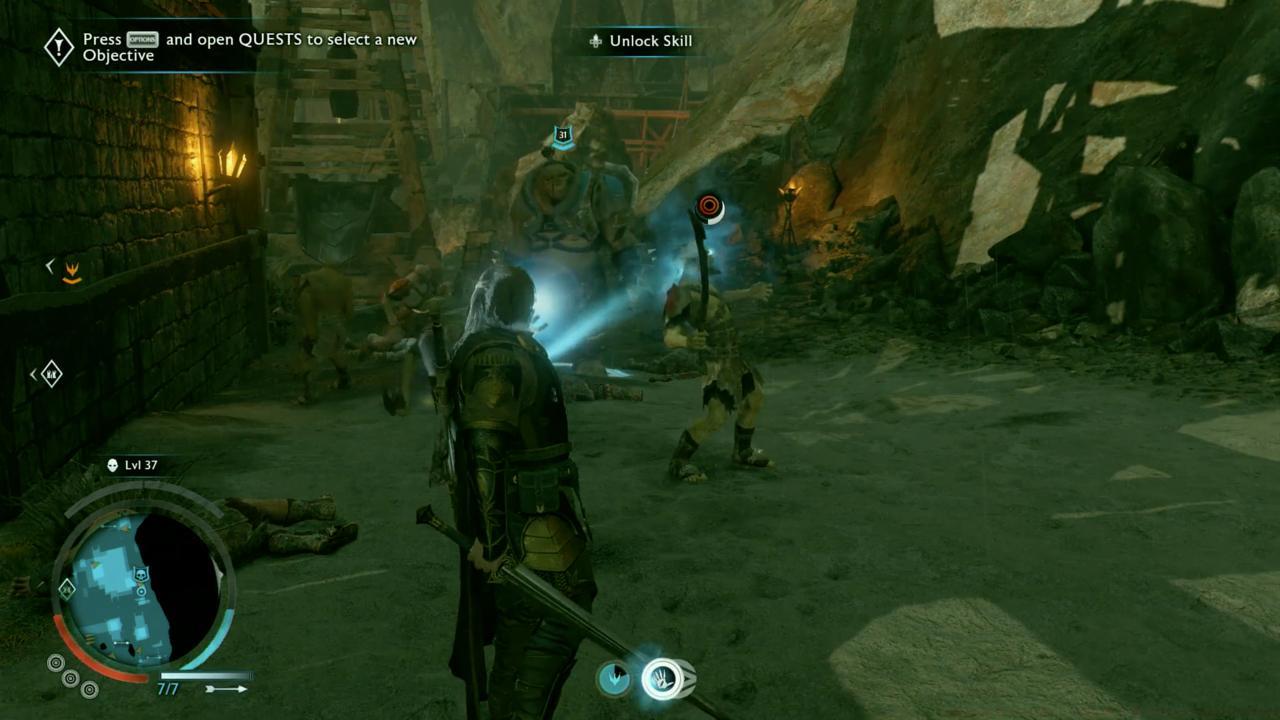Enable the first circular rune token below the minimap
1280x720 pixels.
54,664
